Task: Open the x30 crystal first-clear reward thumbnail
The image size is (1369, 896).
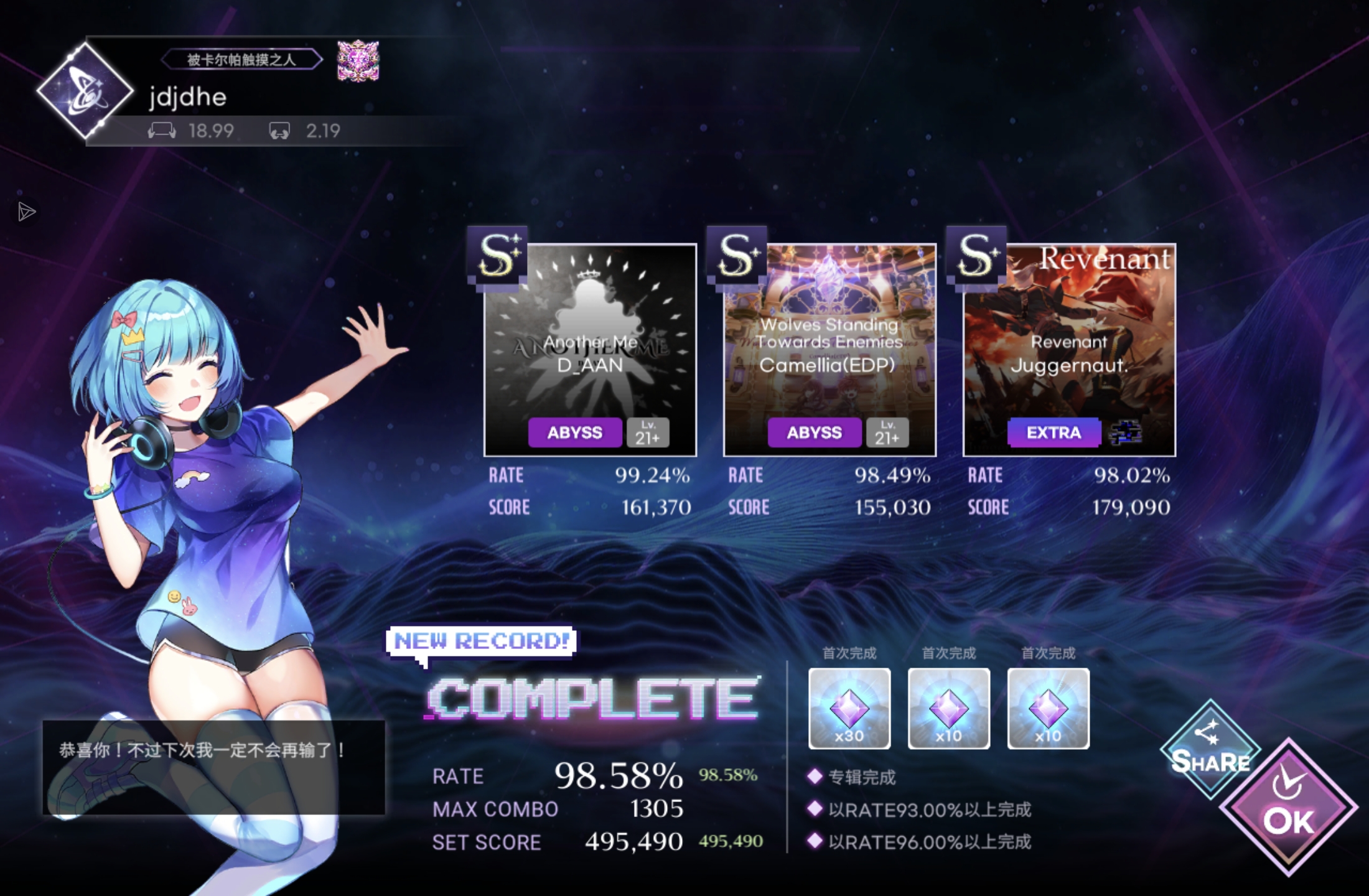Action: [851, 709]
